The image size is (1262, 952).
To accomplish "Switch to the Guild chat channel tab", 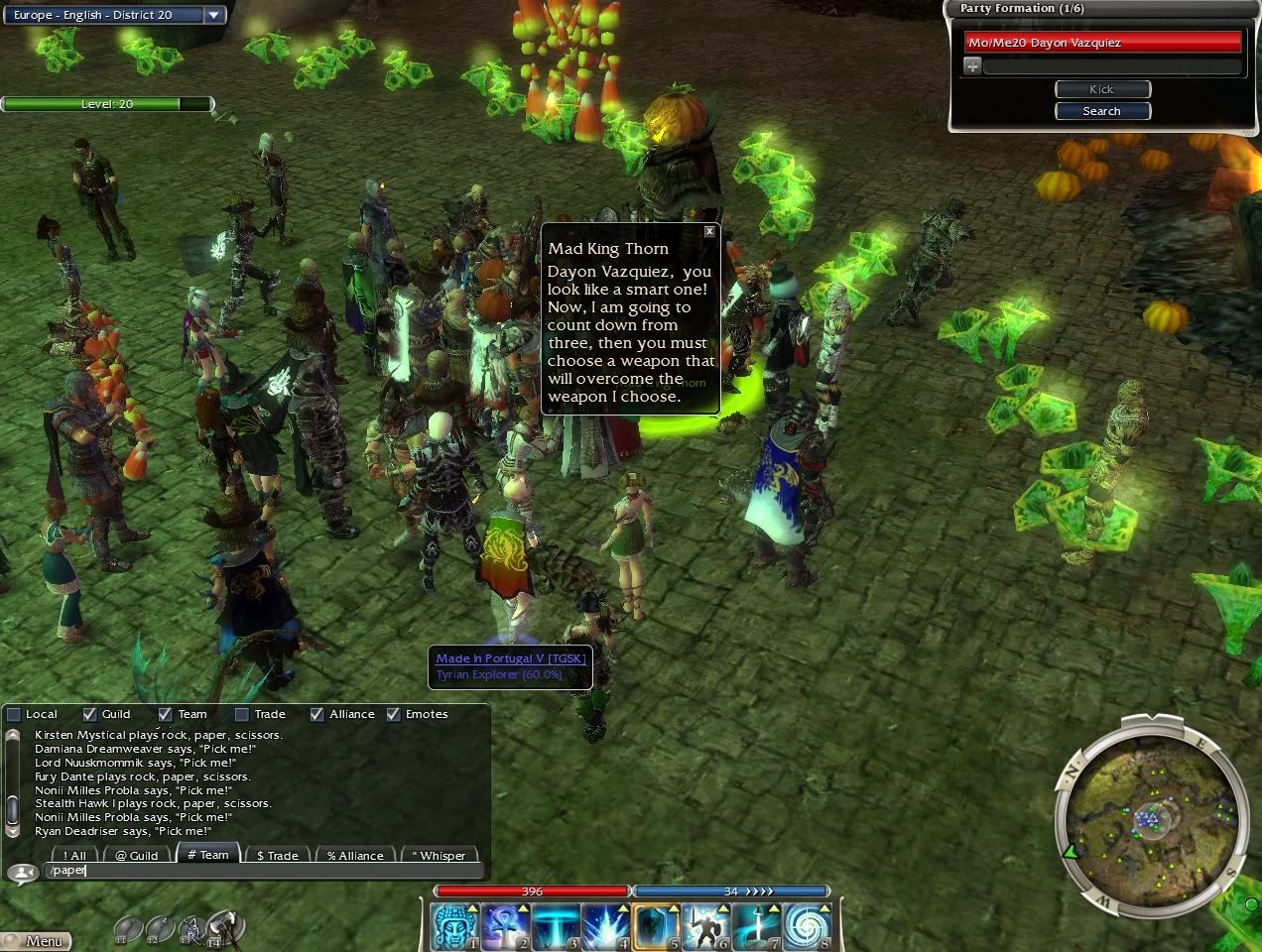I will coord(137,855).
